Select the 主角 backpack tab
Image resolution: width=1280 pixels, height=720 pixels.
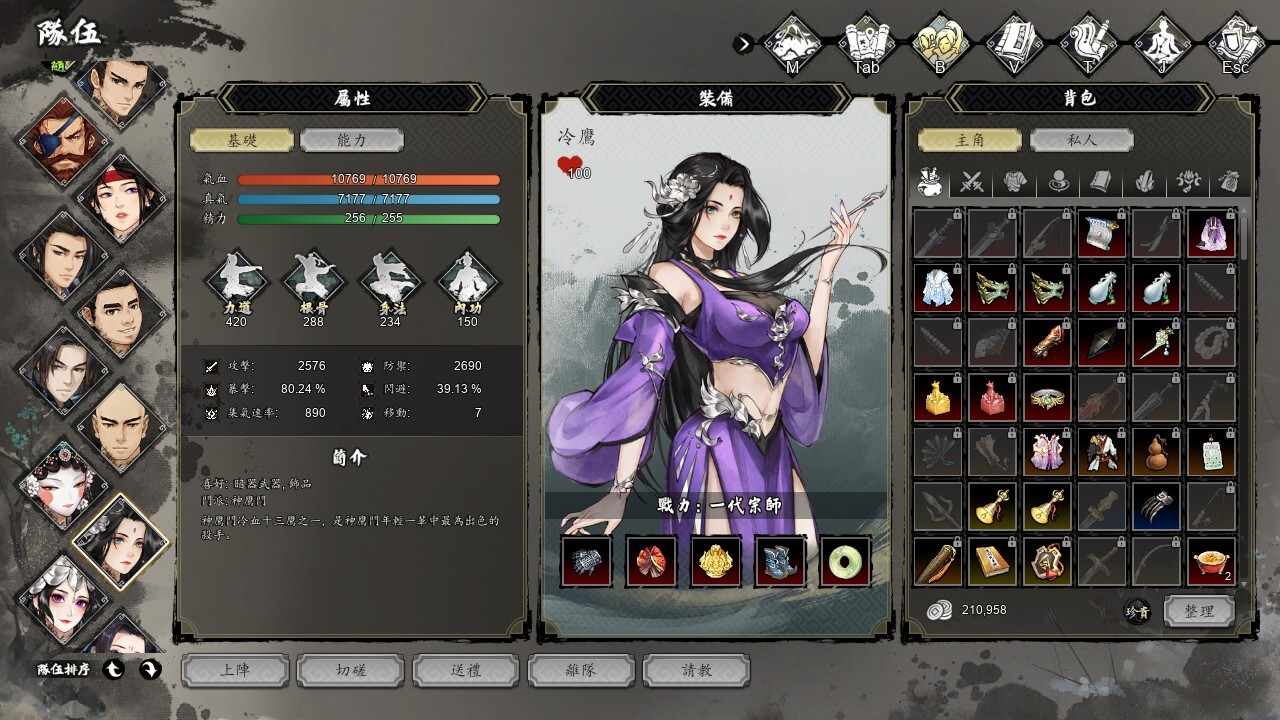(x=970, y=140)
